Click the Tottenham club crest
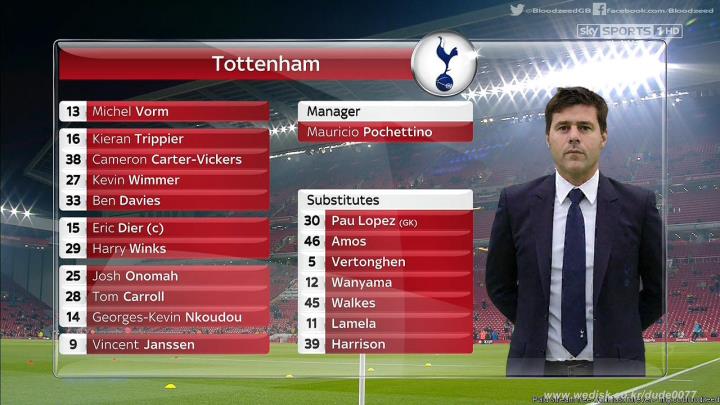The width and height of the screenshot is (720, 405). pos(444,64)
